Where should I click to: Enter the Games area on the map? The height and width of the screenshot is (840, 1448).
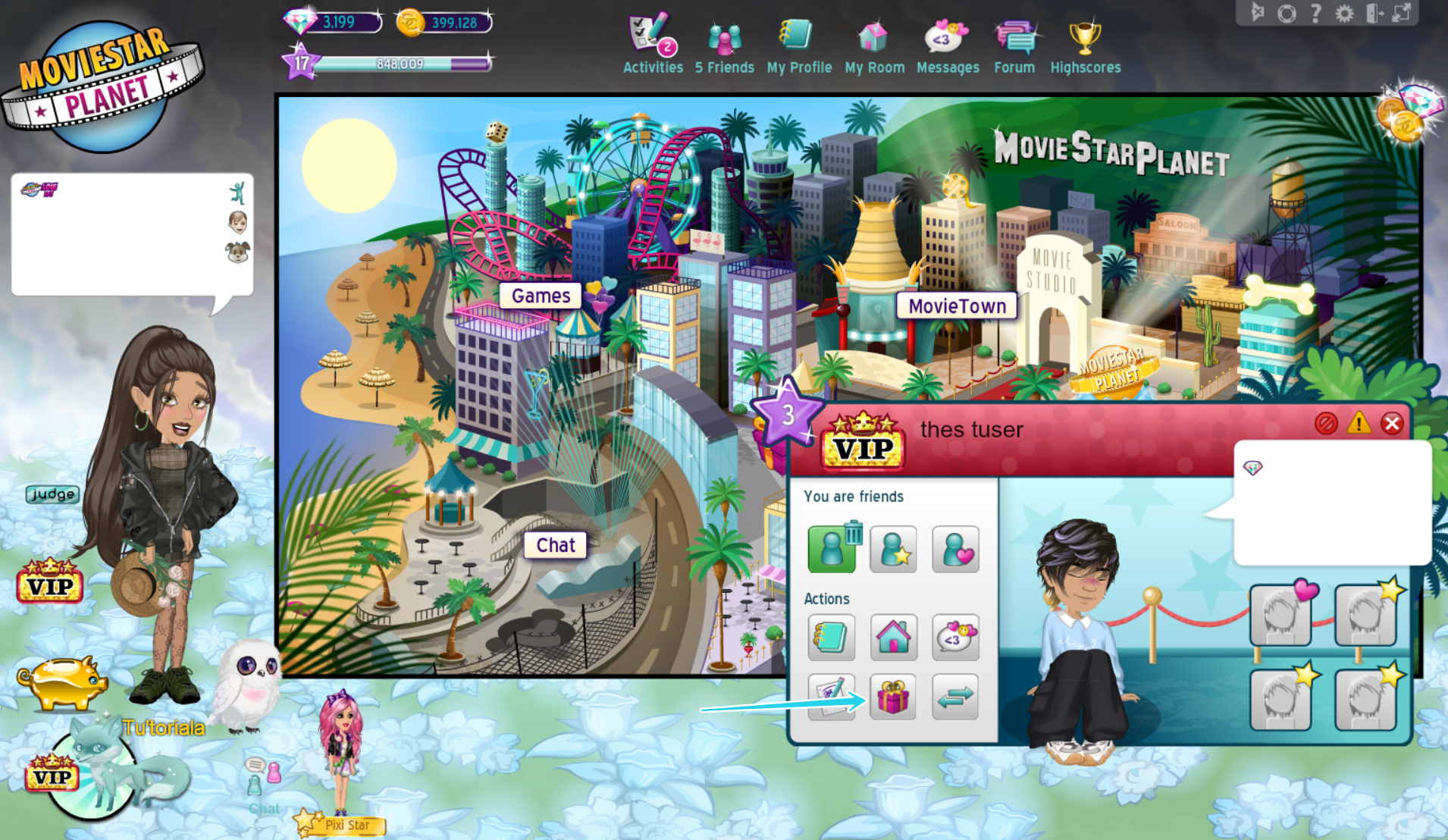539,296
